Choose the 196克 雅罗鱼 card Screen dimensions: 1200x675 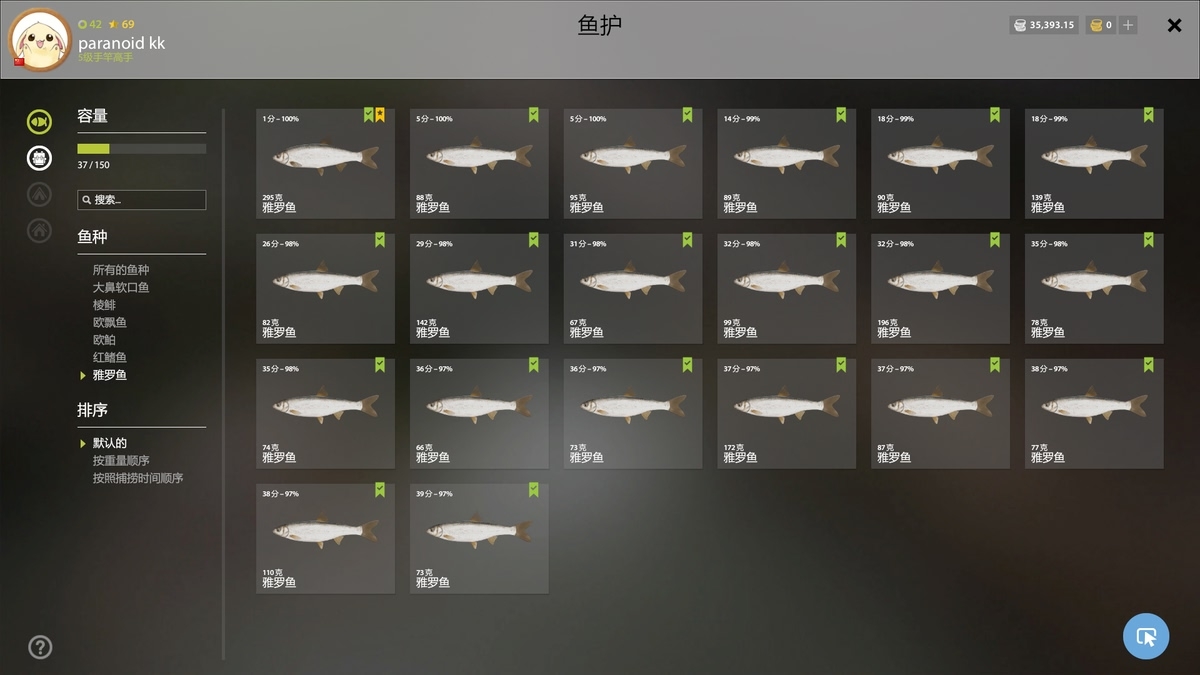(x=940, y=288)
